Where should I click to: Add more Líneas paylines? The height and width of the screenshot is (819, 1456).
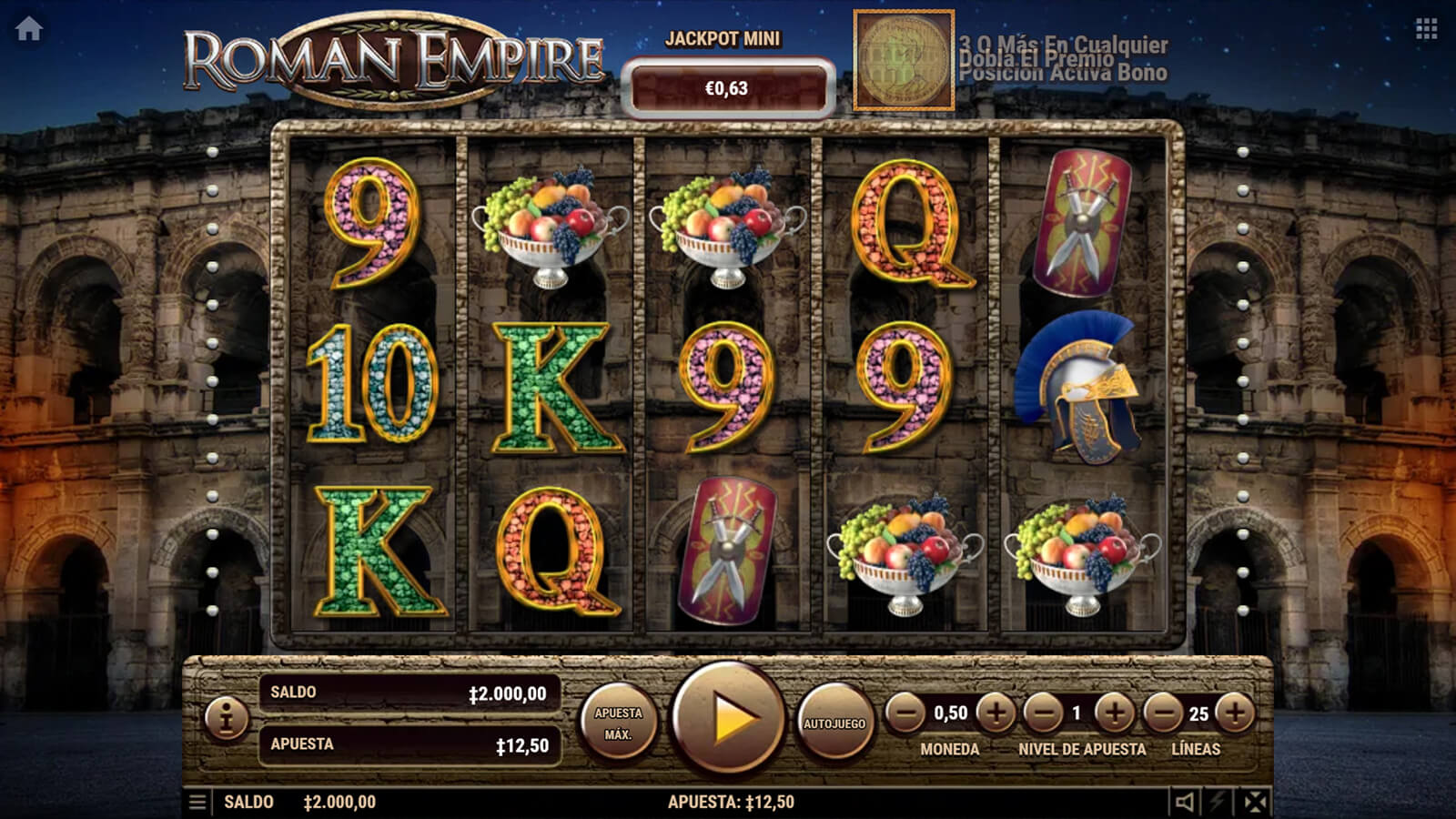tap(1235, 713)
